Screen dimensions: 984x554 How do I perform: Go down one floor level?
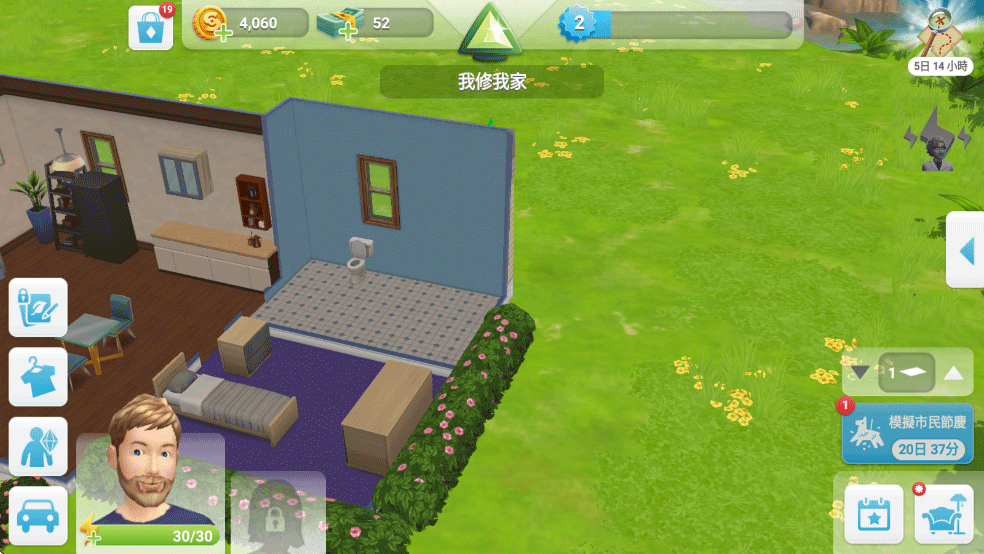pos(859,373)
